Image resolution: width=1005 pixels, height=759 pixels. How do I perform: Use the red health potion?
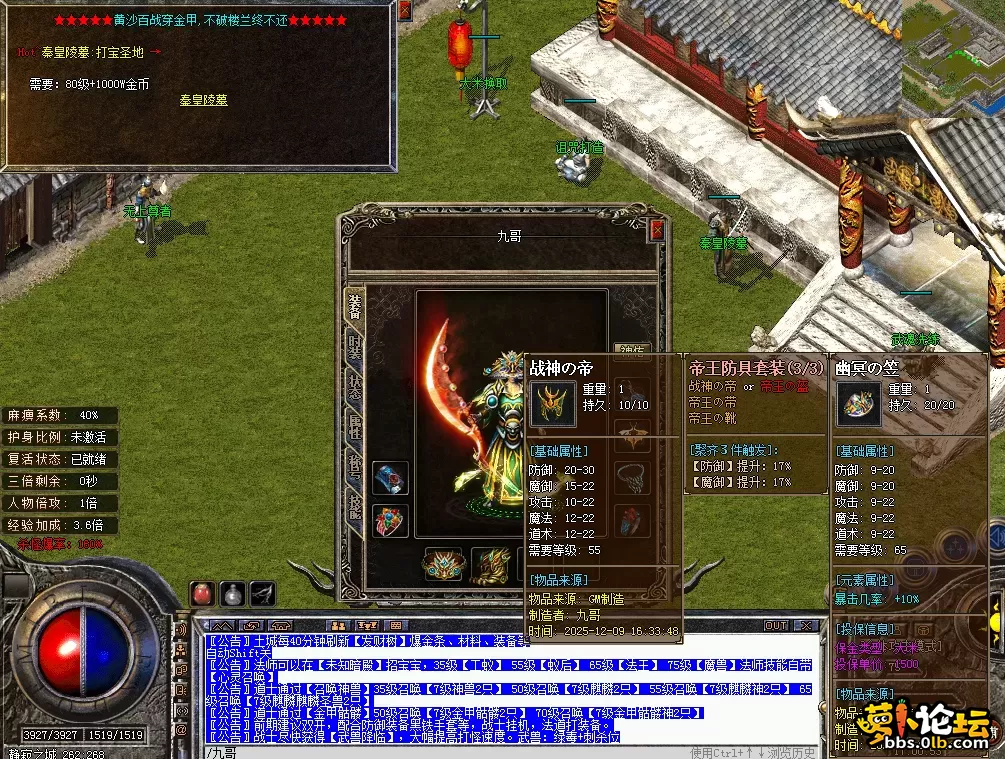coord(203,593)
